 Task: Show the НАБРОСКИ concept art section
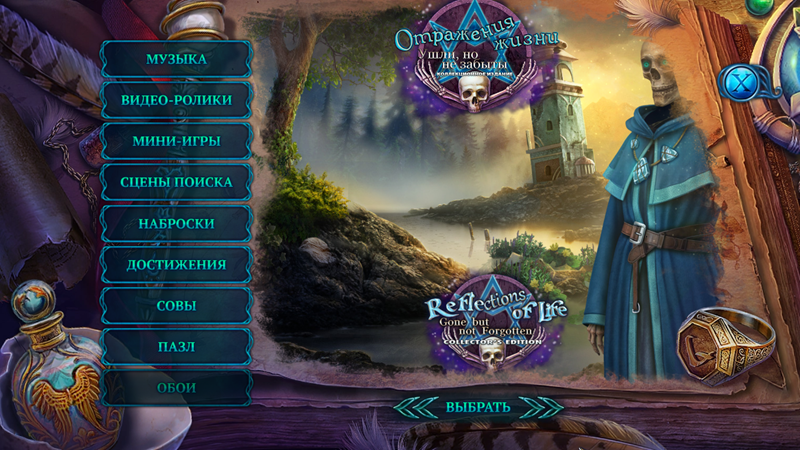[x=176, y=223]
